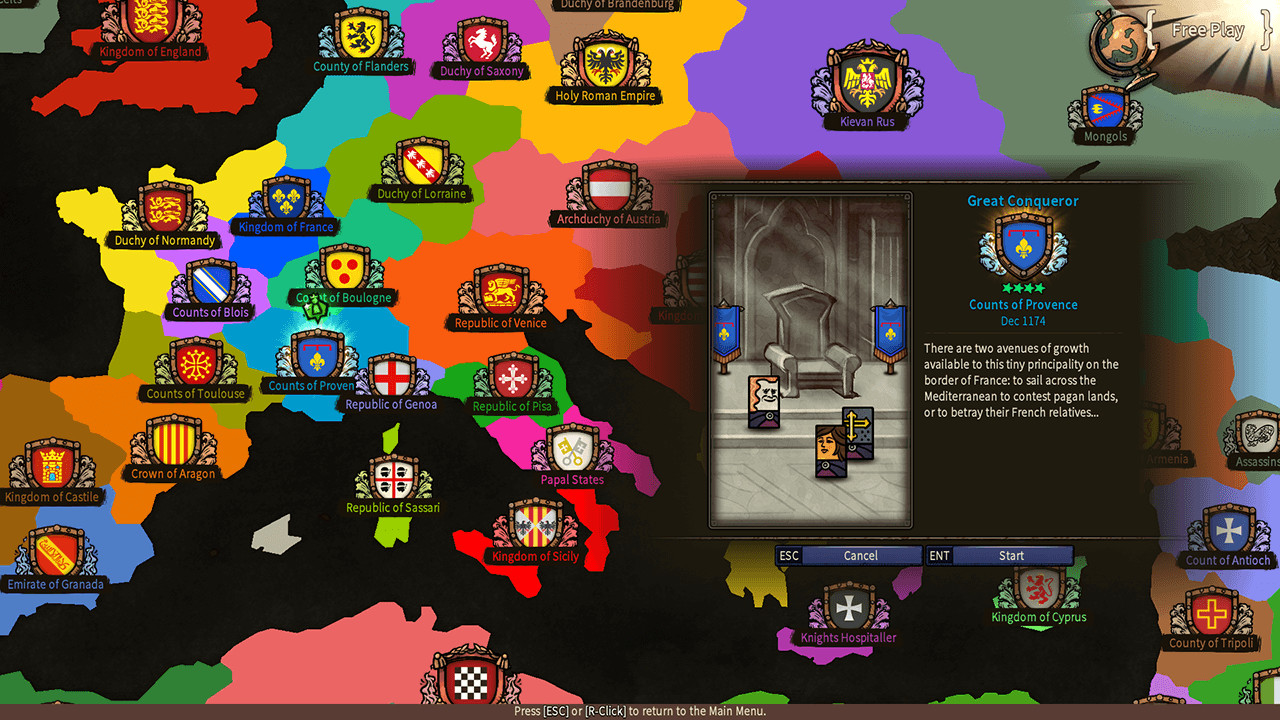Click the Great Conqueror difficulty label

click(x=1022, y=200)
